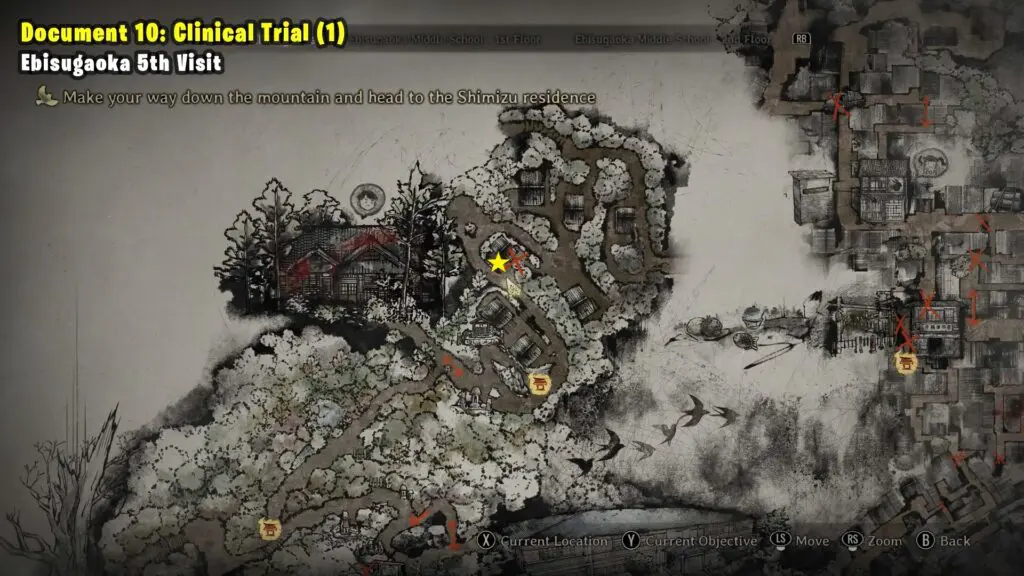Select the yellow star document marker
The height and width of the screenshot is (576, 1024).
coord(498,263)
